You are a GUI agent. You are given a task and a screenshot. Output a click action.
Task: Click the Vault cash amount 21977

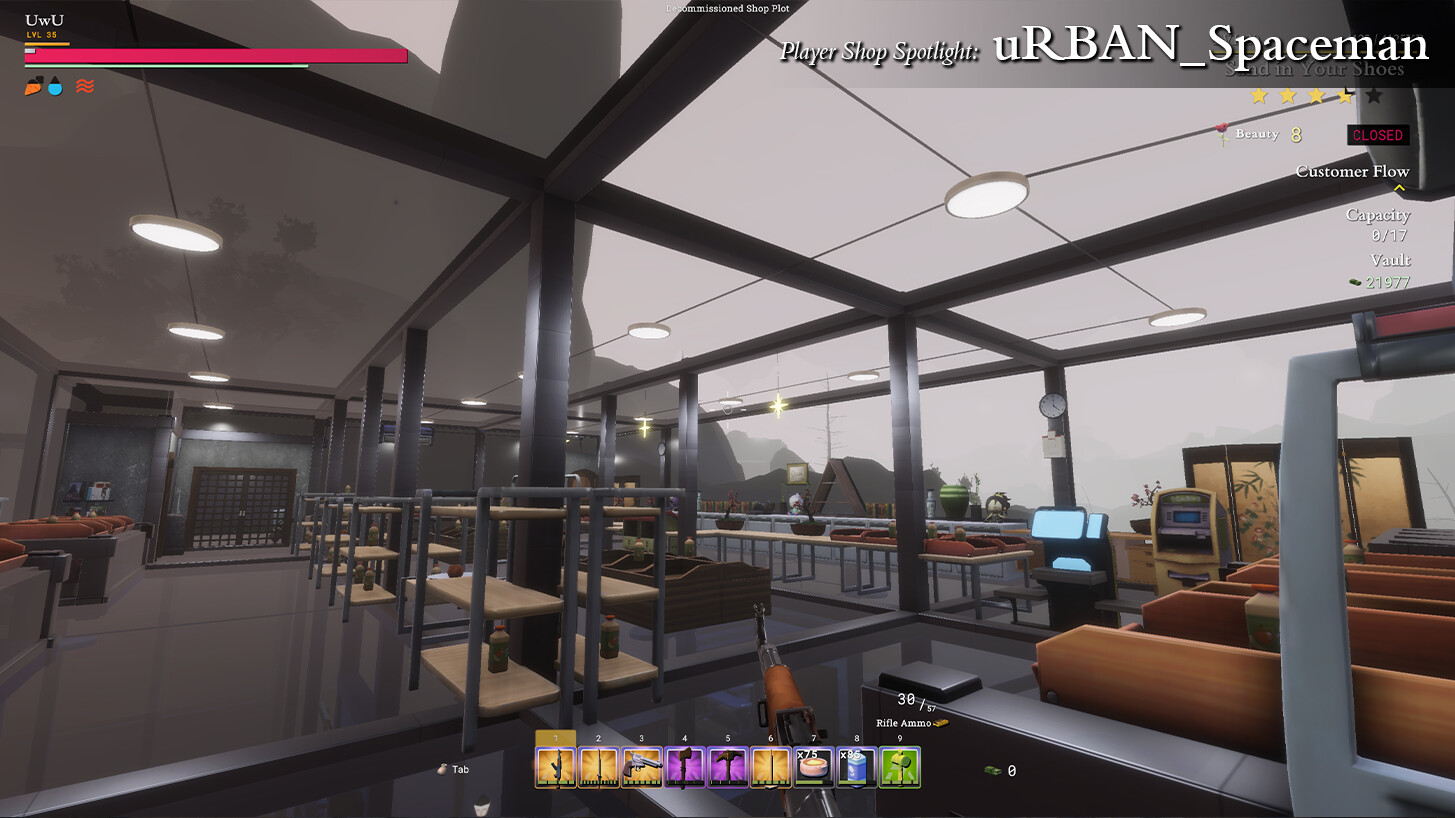[x=1390, y=282]
